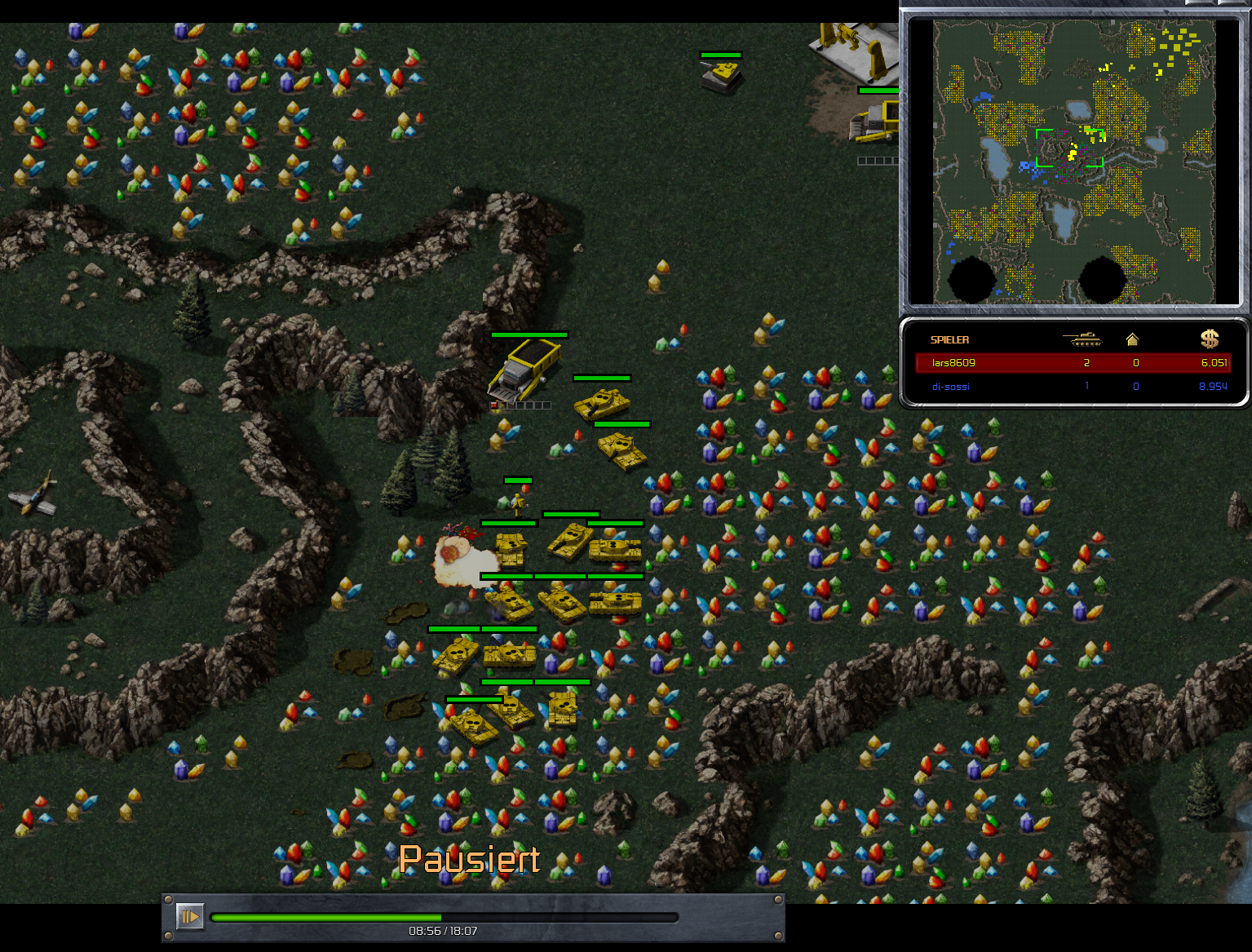Select player lars8609 in the player list

[953, 363]
